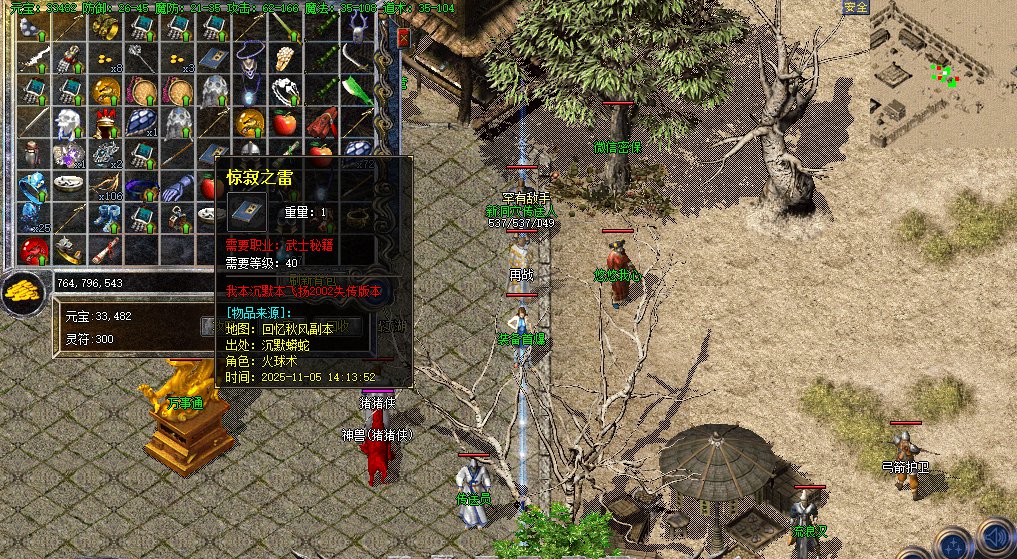Choose the green feather fan item

click(x=356, y=92)
